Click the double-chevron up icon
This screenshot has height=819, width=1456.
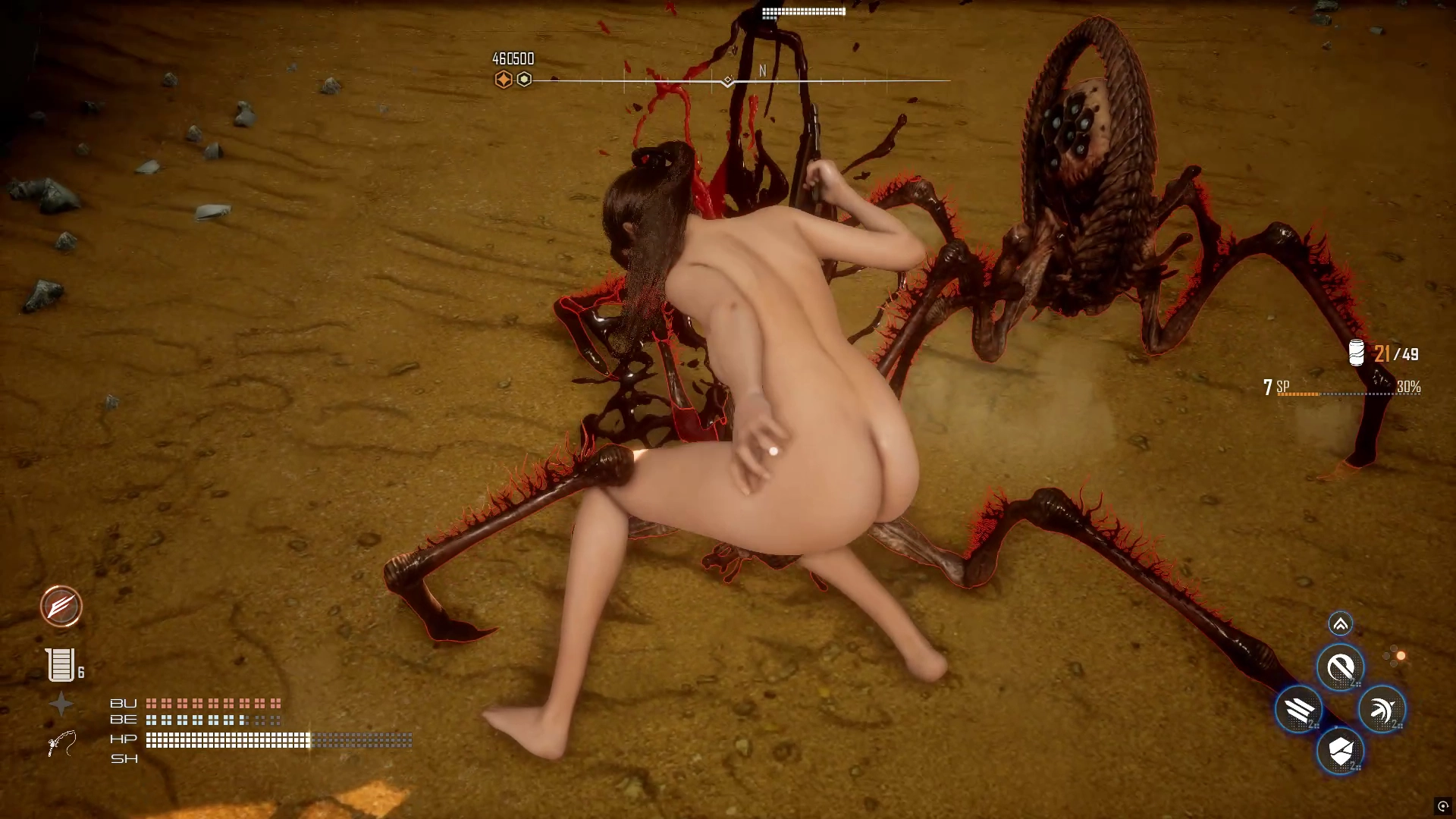[x=1340, y=624]
